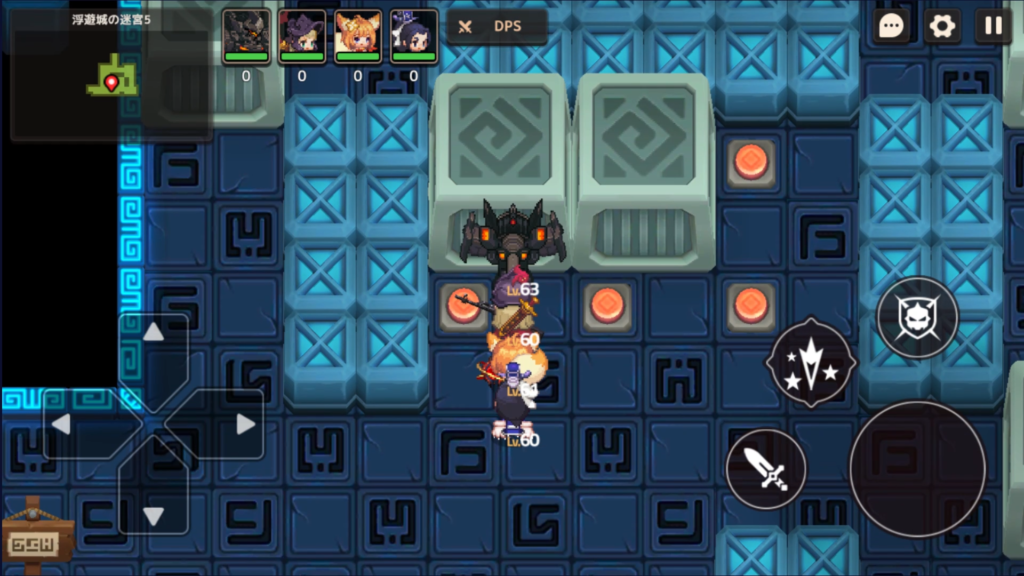Activate the star burst chain skill
Image resolution: width=1024 pixels, height=576 pixels.
[809, 362]
